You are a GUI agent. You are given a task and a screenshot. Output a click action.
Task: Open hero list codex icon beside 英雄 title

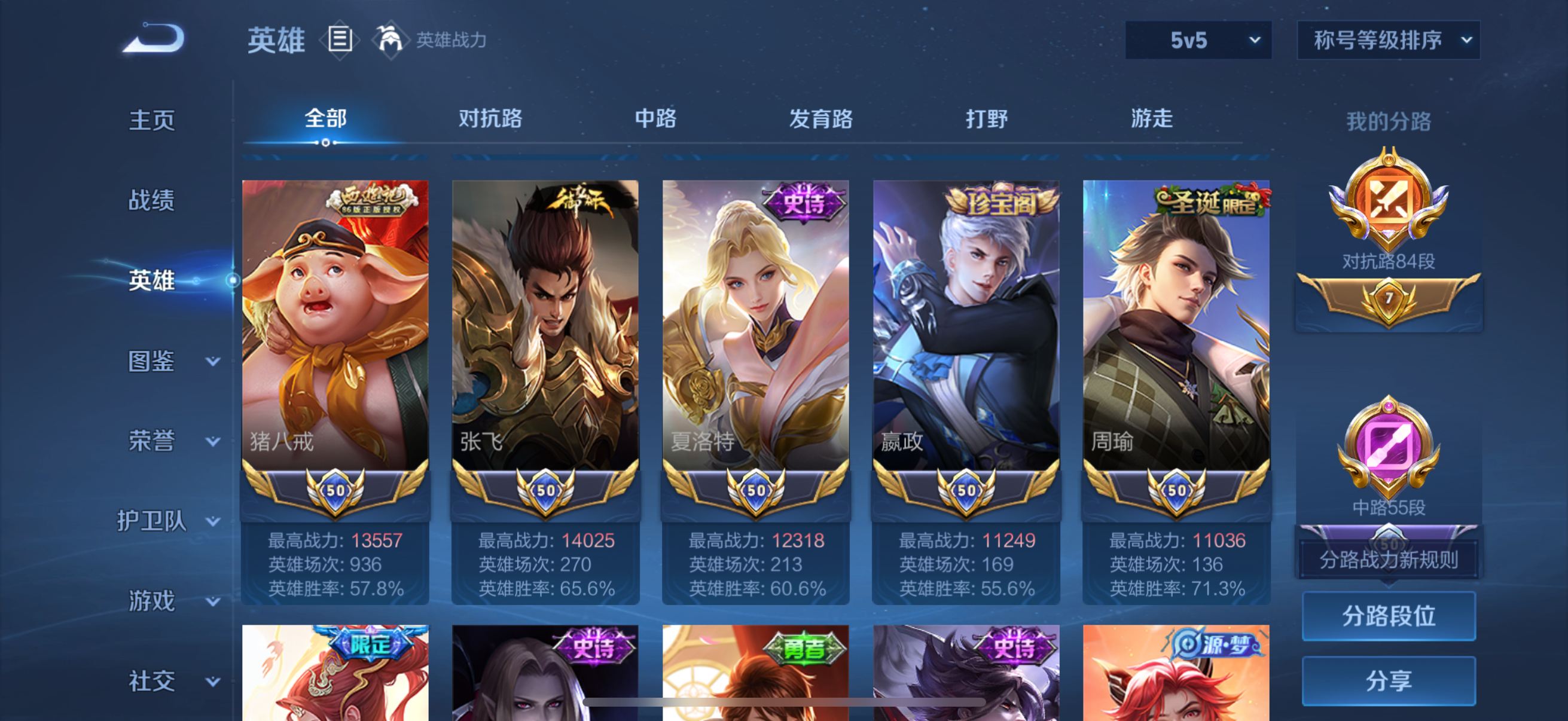(x=339, y=38)
